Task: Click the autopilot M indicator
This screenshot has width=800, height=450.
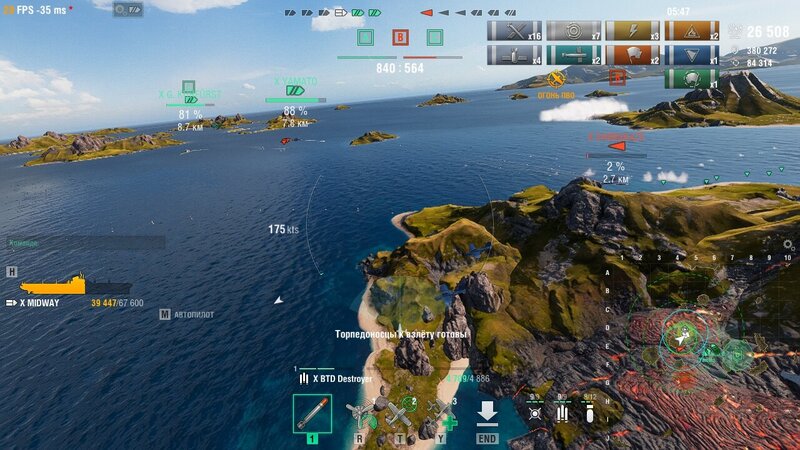Action: tap(164, 314)
